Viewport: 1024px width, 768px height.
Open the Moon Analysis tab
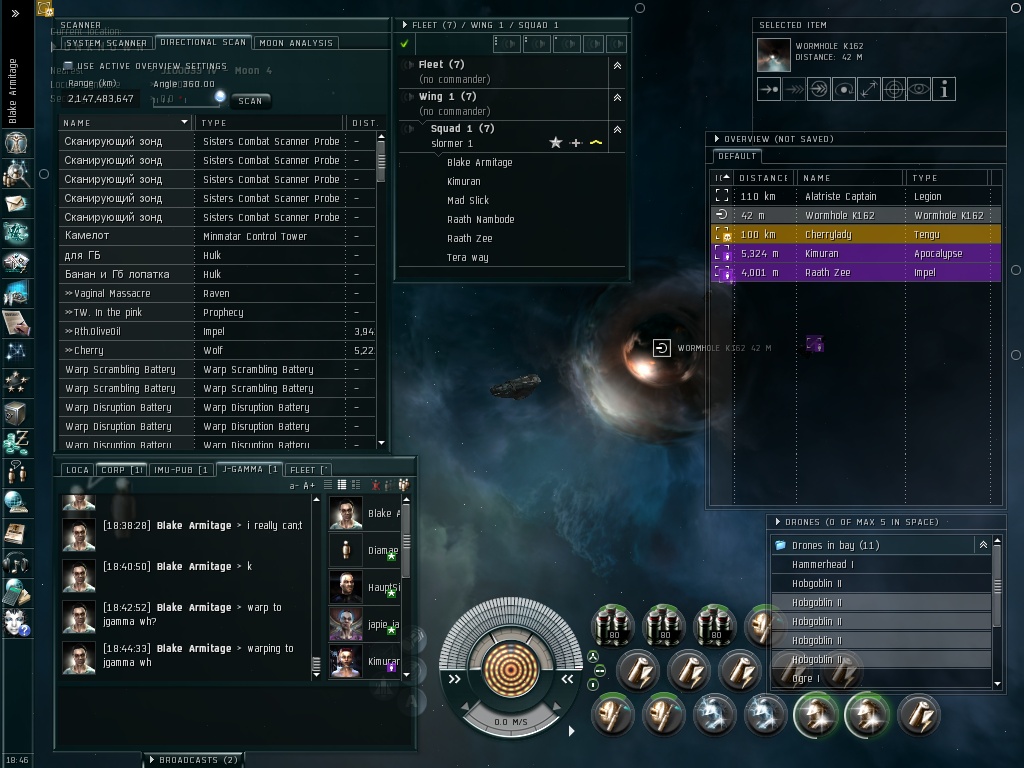(297, 43)
